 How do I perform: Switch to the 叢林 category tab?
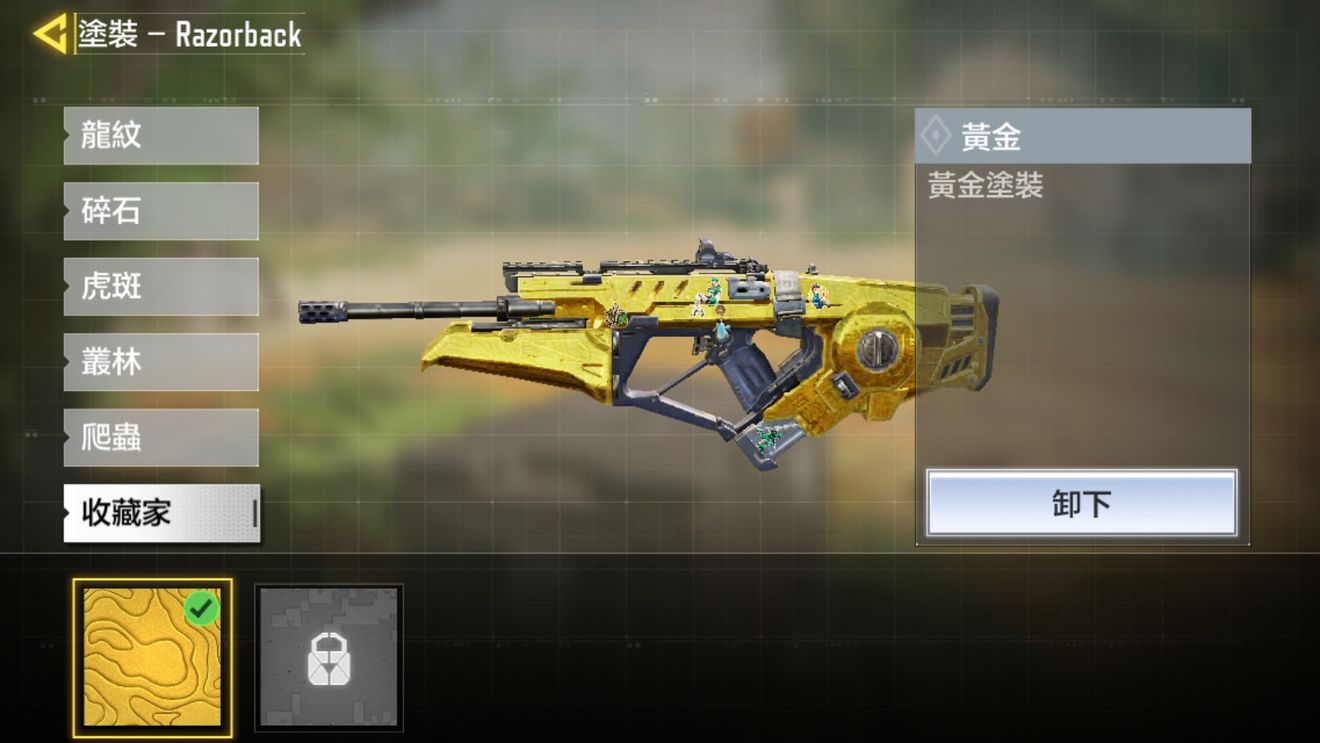(160, 362)
